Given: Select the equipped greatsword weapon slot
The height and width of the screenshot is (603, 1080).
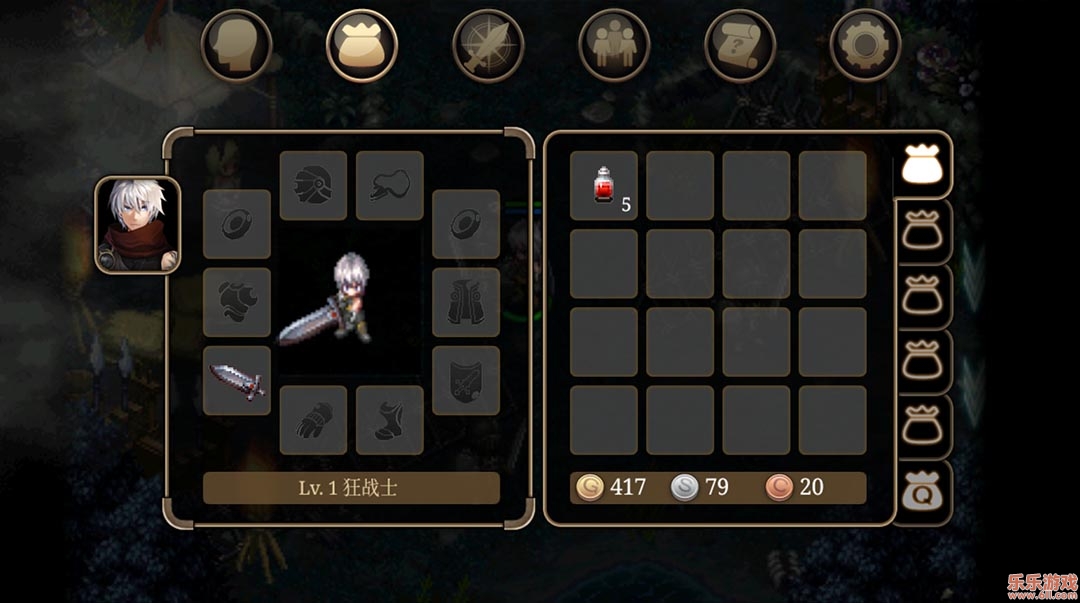Looking at the screenshot, I should coord(237,380).
